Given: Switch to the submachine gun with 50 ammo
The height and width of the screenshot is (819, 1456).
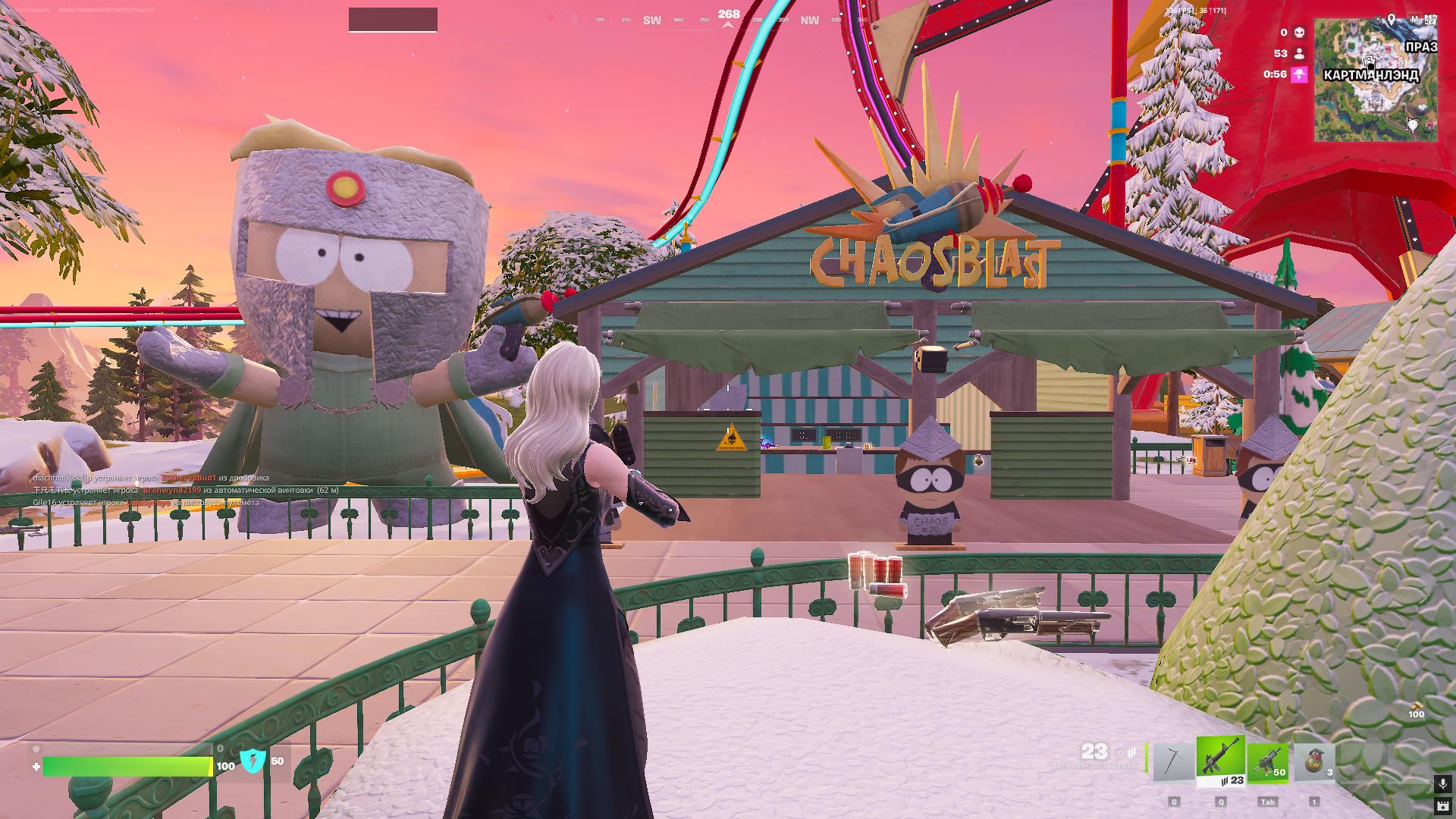Looking at the screenshot, I should (1268, 762).
